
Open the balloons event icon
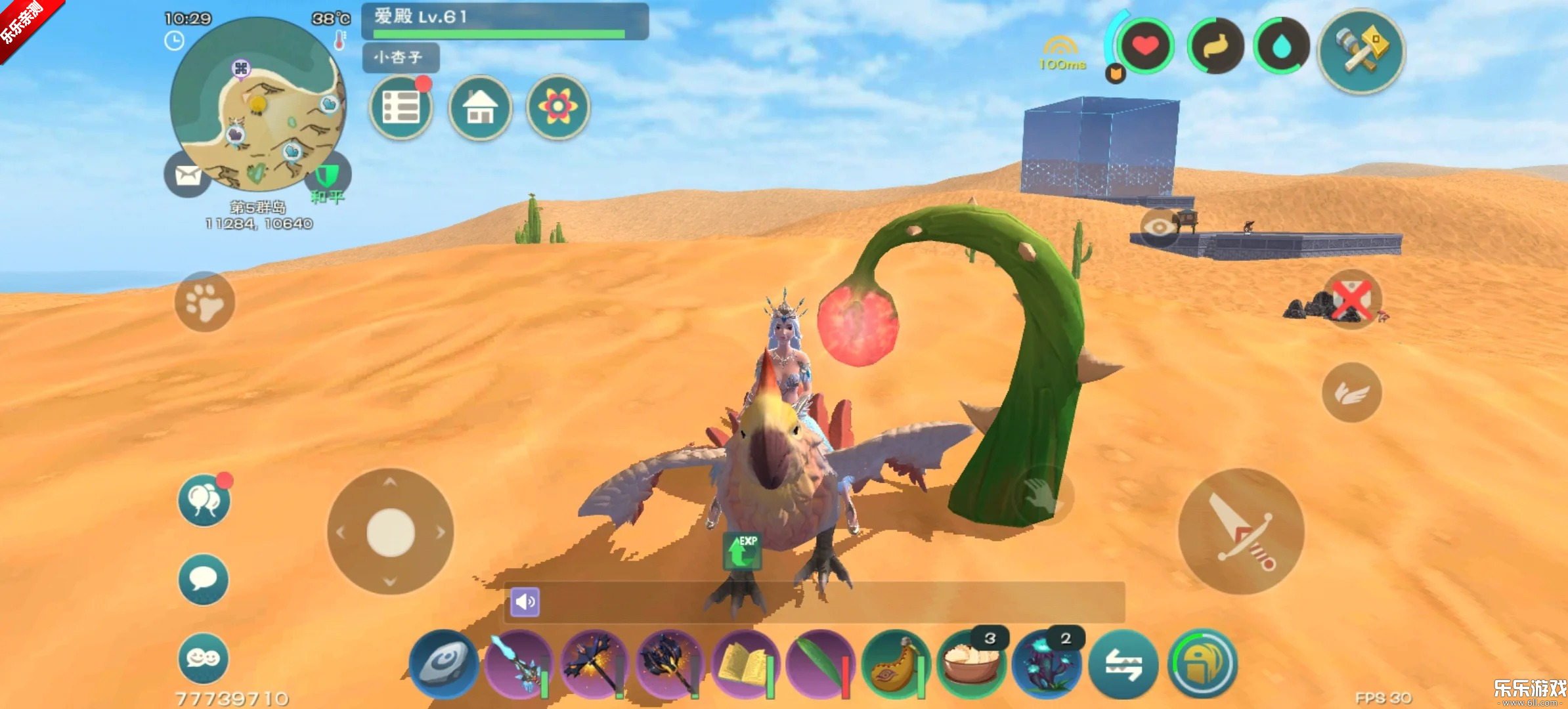[x=204, y=500]
